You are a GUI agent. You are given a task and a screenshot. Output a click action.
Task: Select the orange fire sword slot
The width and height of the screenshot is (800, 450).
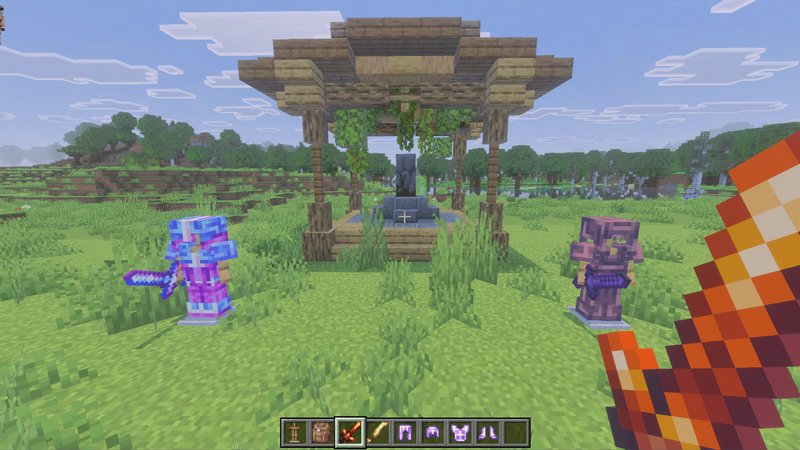[350, 432]
